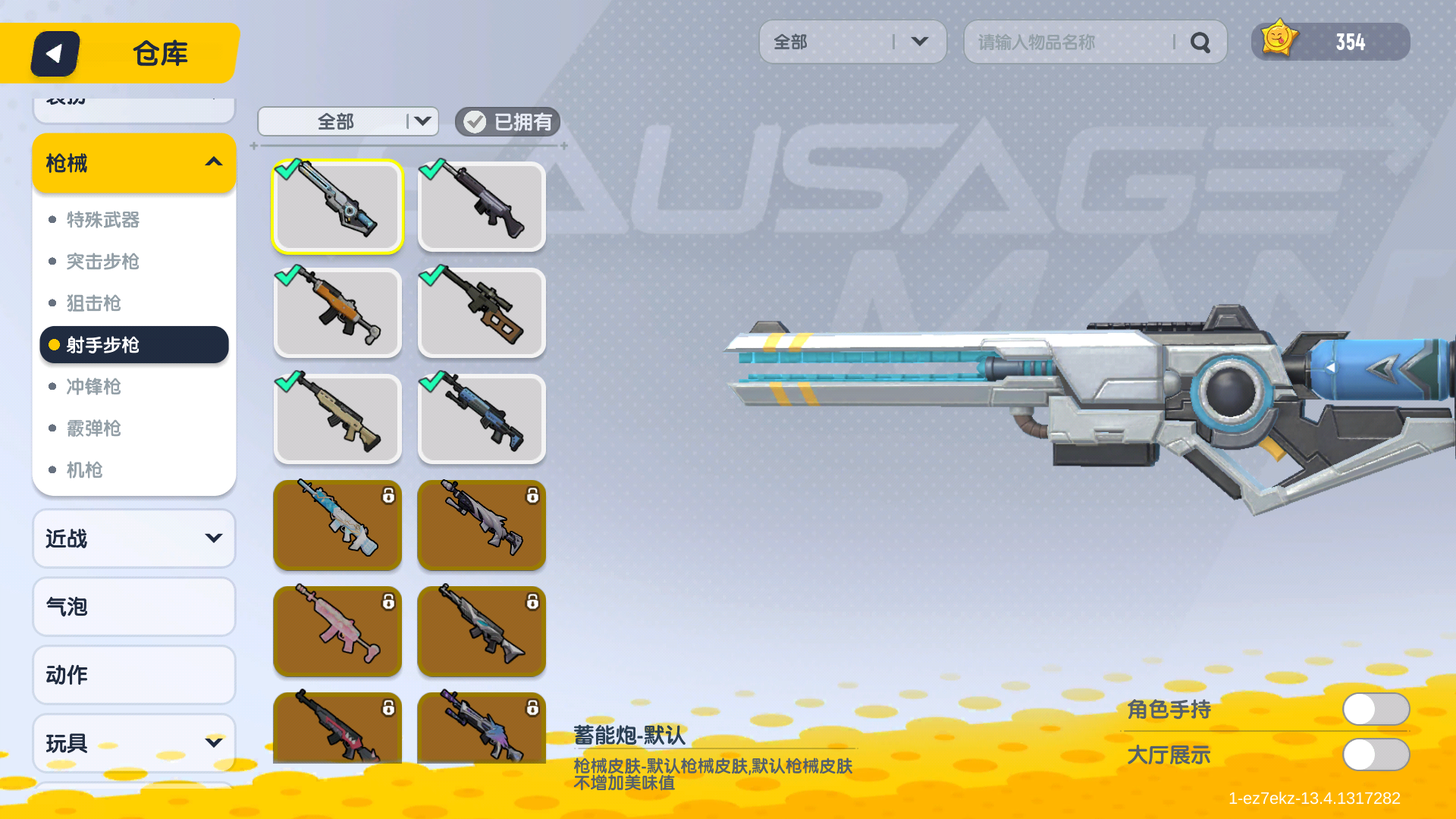Open the 气泡 category
Image resolution: width=1456 pixels, height=819 pixels.
coord(134,607)
